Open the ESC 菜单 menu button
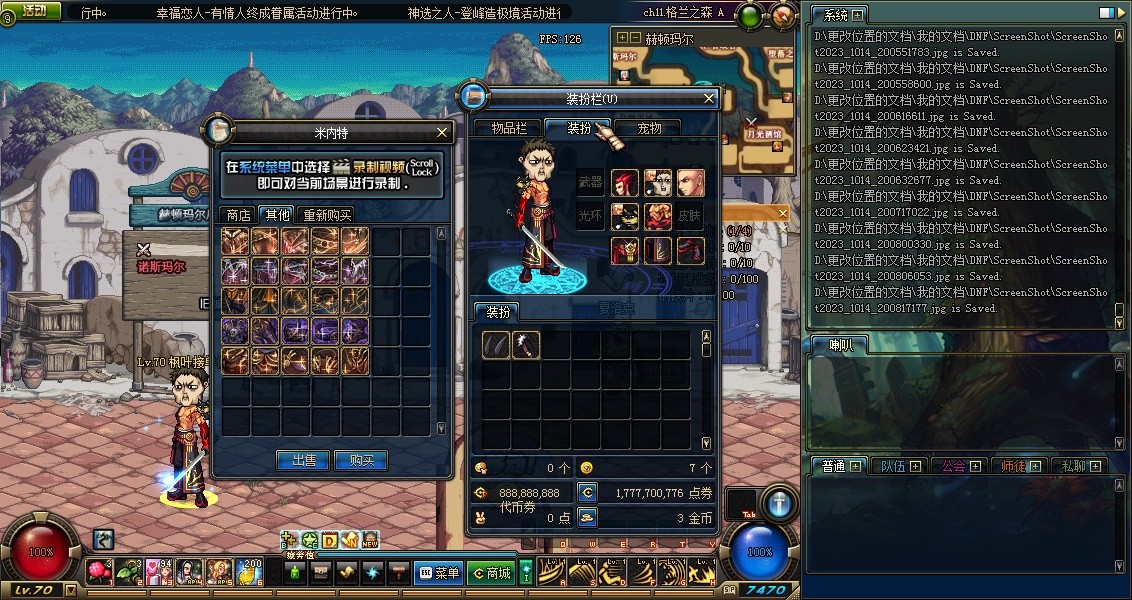 click(438, 573)
